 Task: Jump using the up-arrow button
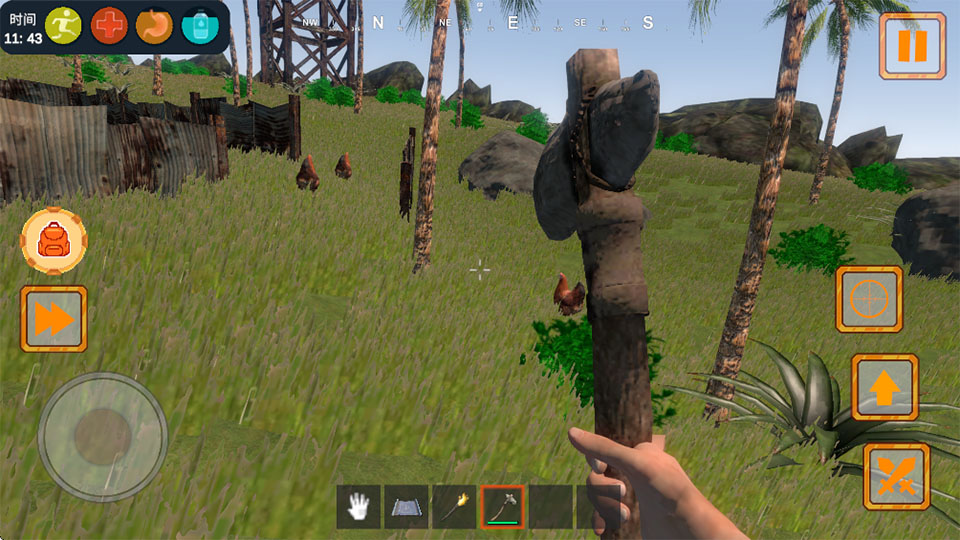[x=884, y=387]
